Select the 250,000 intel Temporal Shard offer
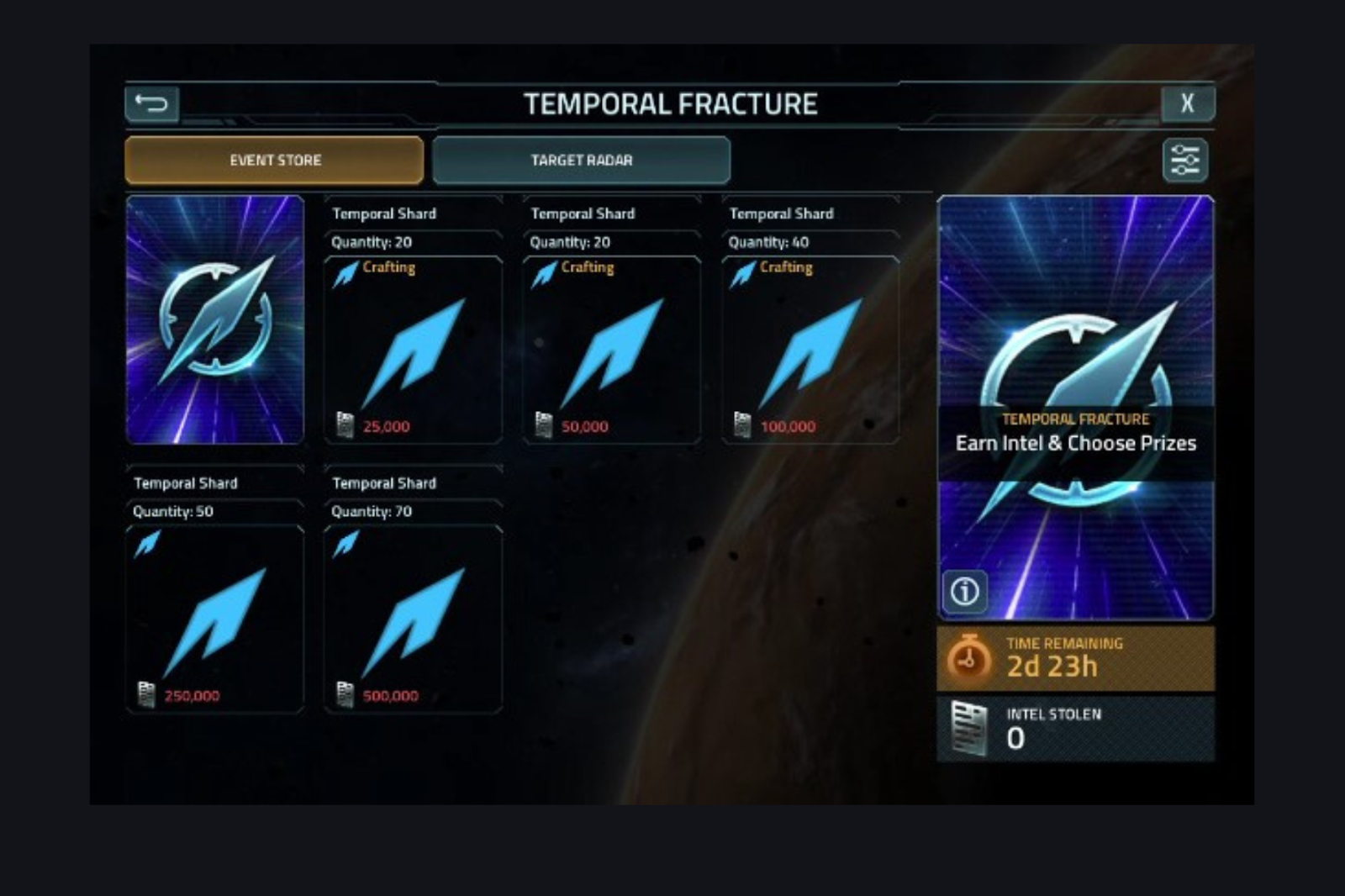The height and width of the screenshot is (896, 1345). pos(214,619)
